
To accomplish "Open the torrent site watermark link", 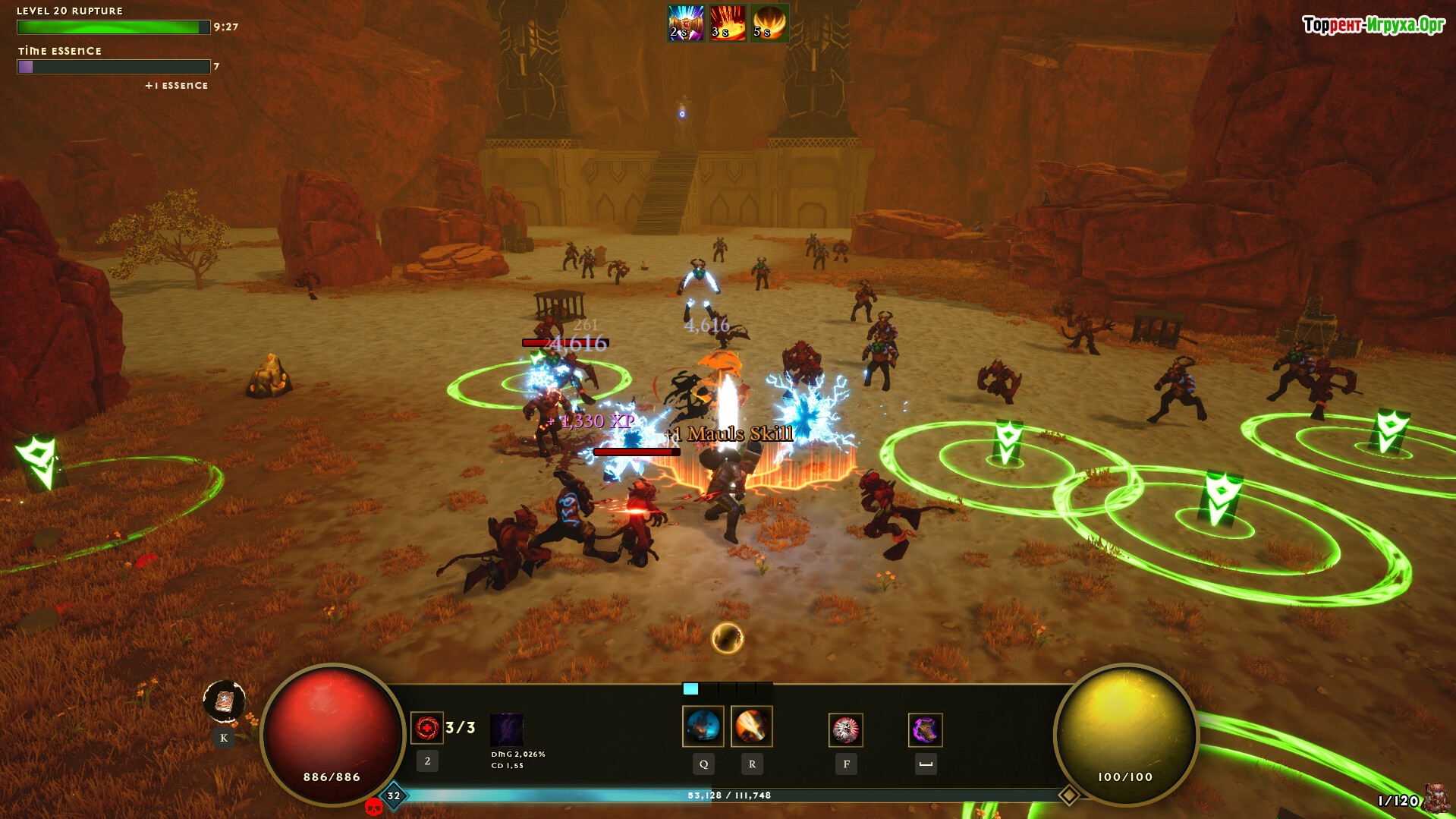I will [1373, 25].
